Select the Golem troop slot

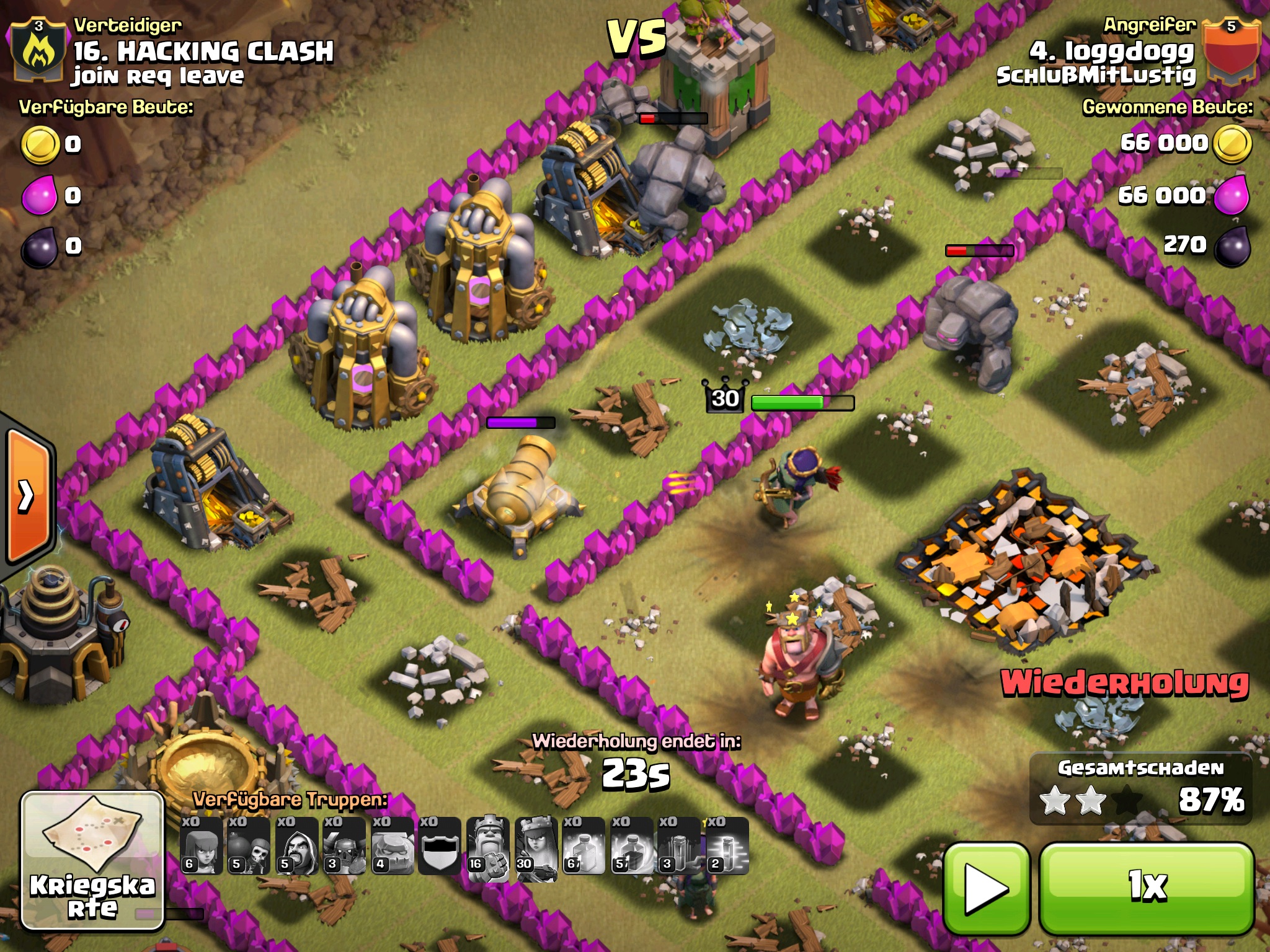click(x=392, y=845)
